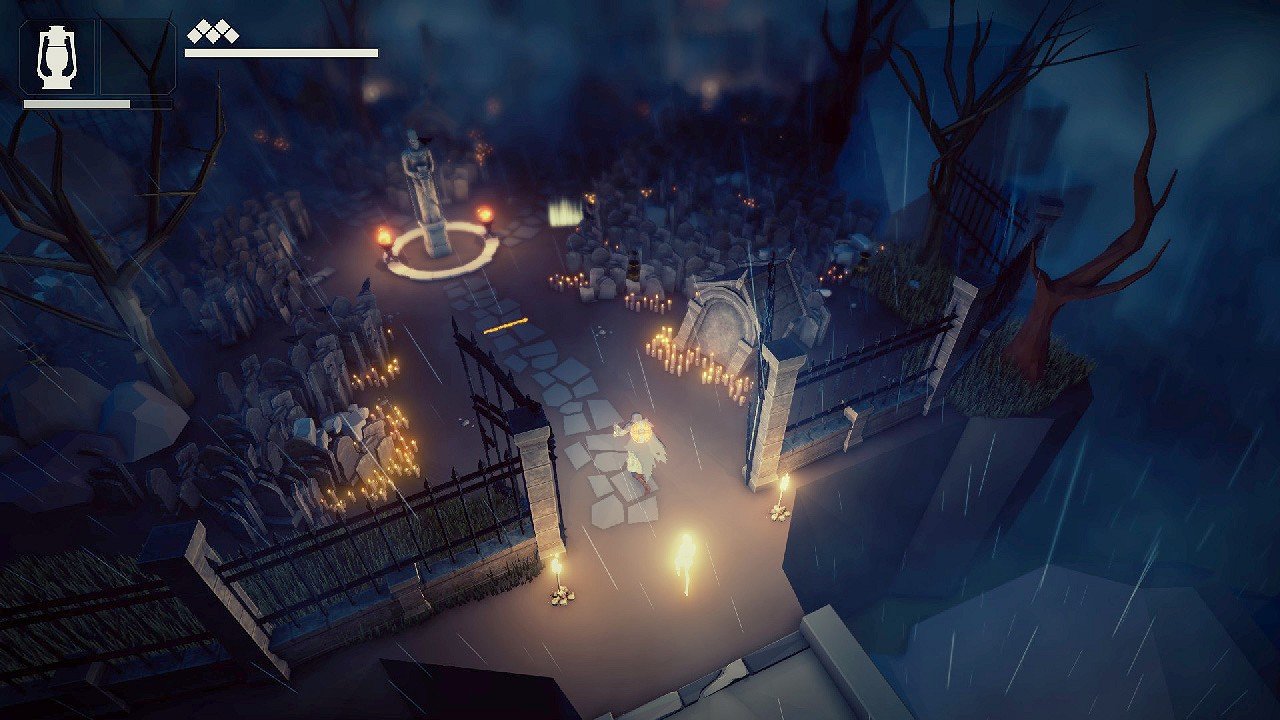The height and width of the screenshot is (720, 1280).
Task: Select the lantern item slot
Action: point(57,56)
